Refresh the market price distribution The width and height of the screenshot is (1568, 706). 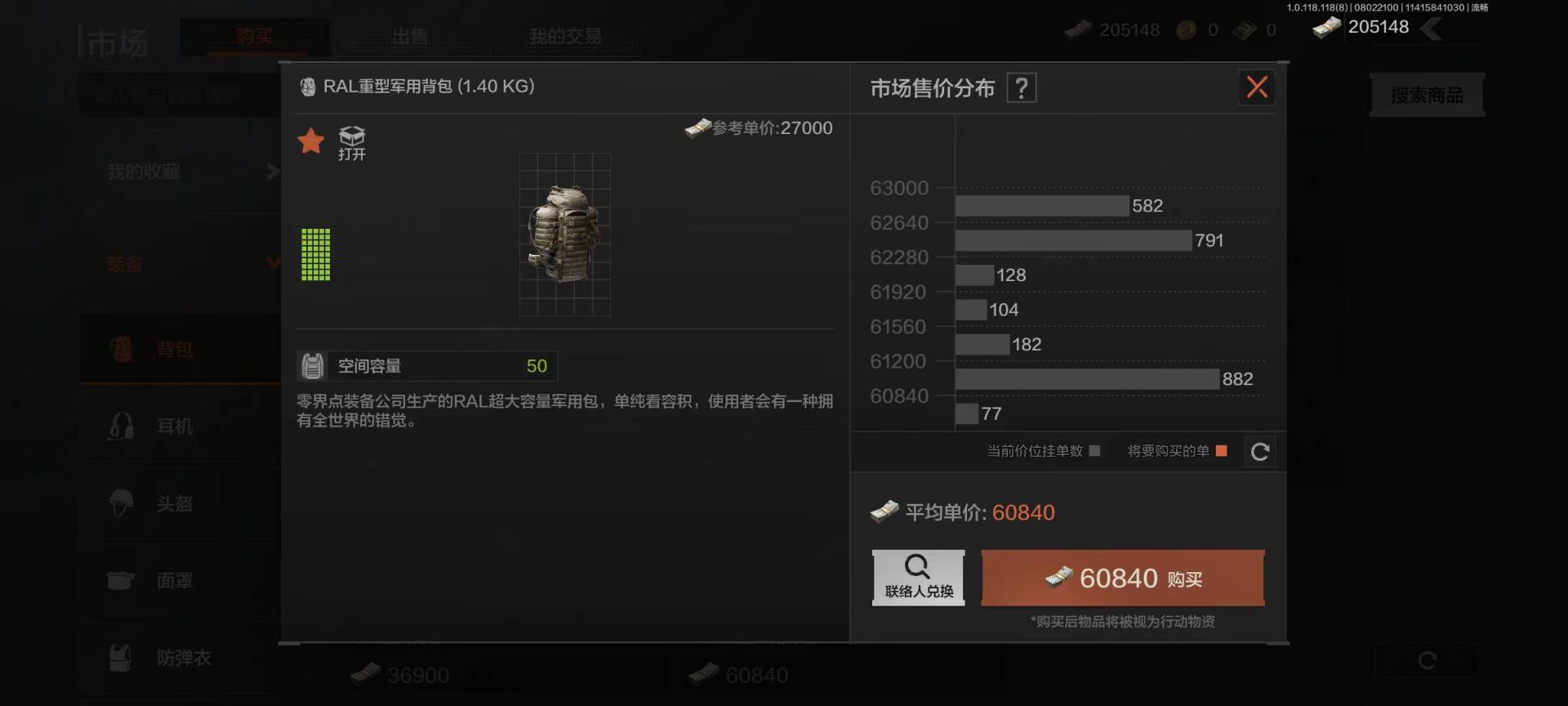pyautogui.click(x=1259, y=452)
